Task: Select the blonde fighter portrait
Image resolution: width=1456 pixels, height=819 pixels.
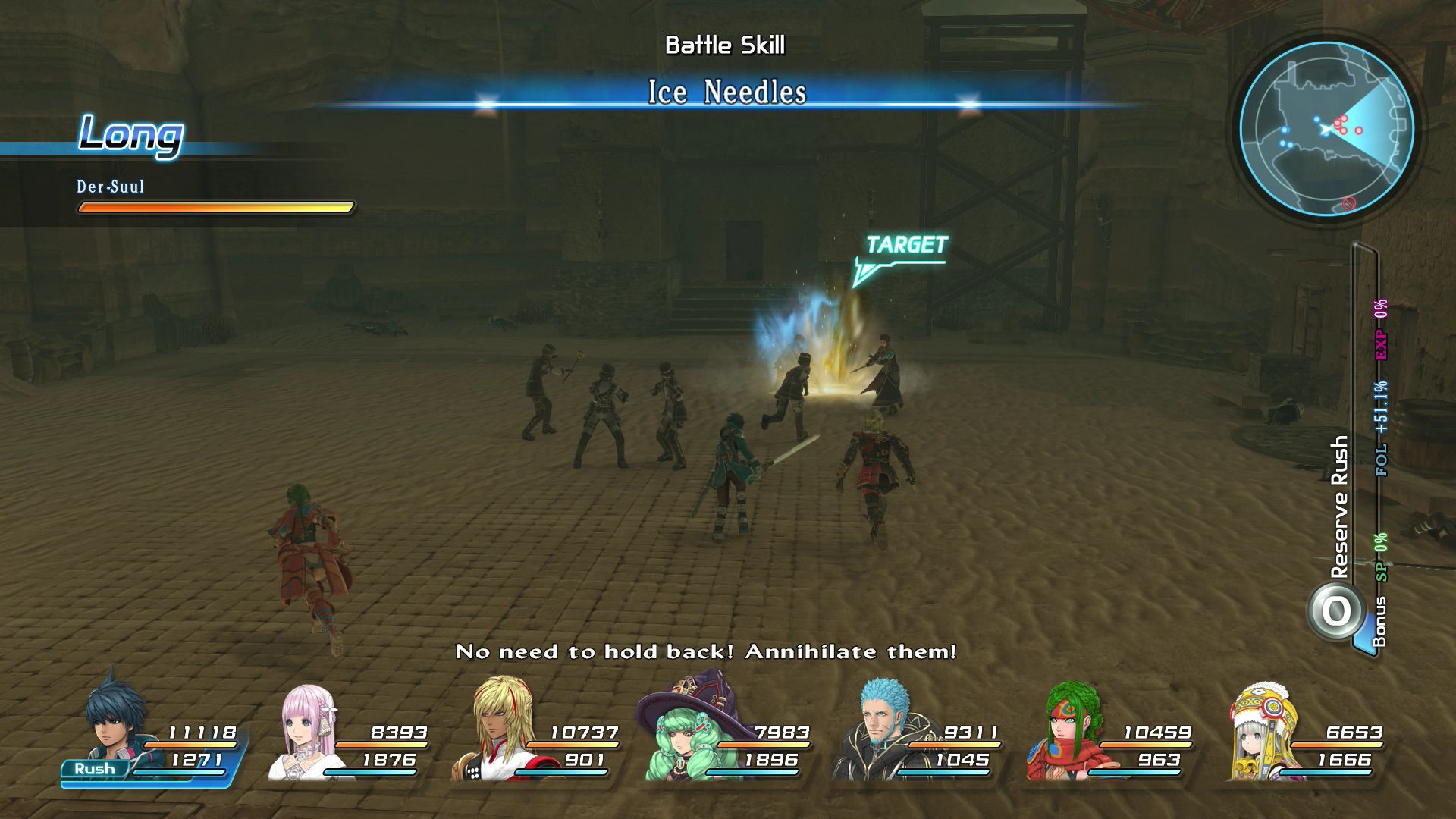Action: pyautogui.click(x=497, y=728)
